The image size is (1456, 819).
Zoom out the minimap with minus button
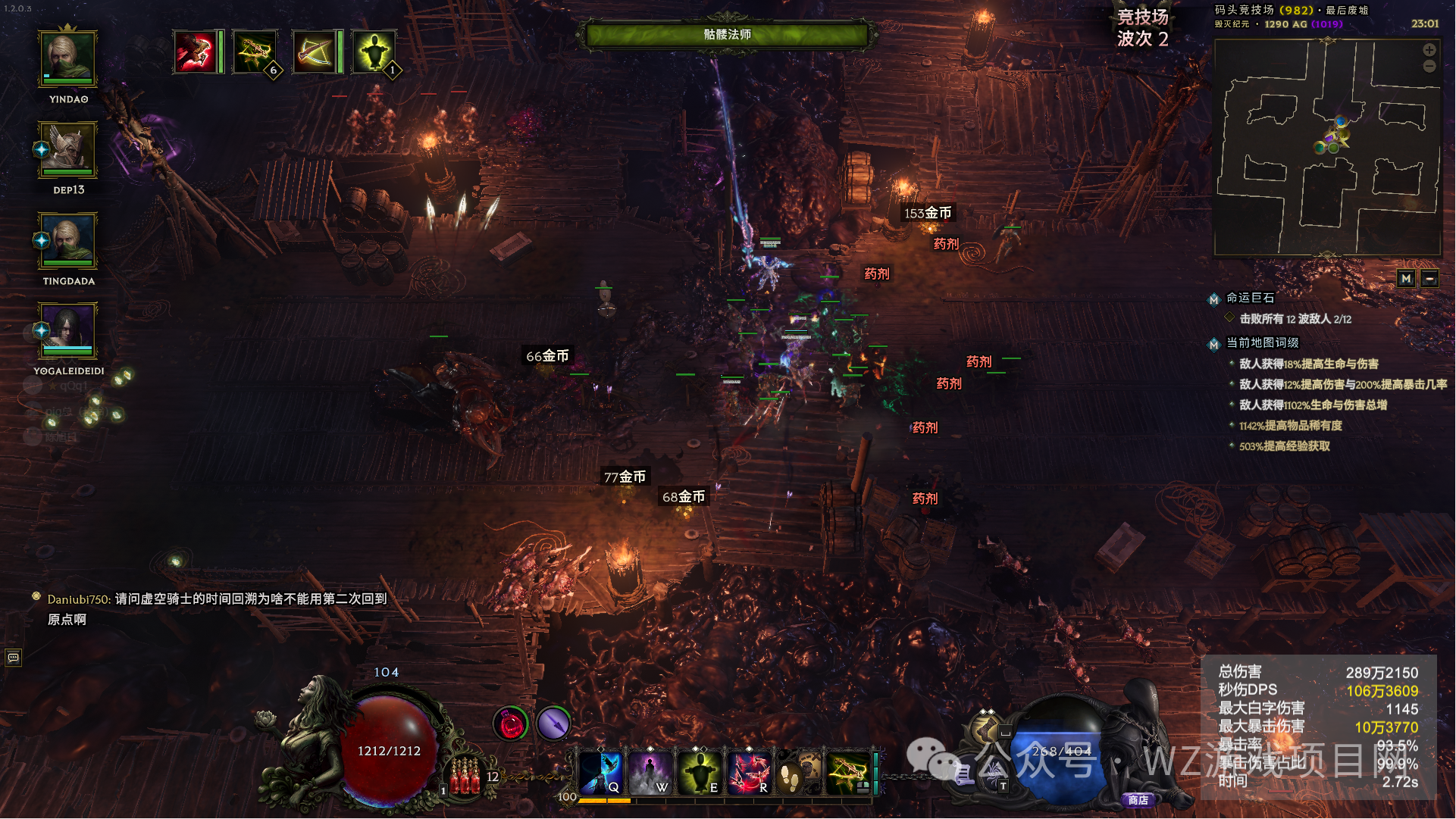tap(1429, 67)
